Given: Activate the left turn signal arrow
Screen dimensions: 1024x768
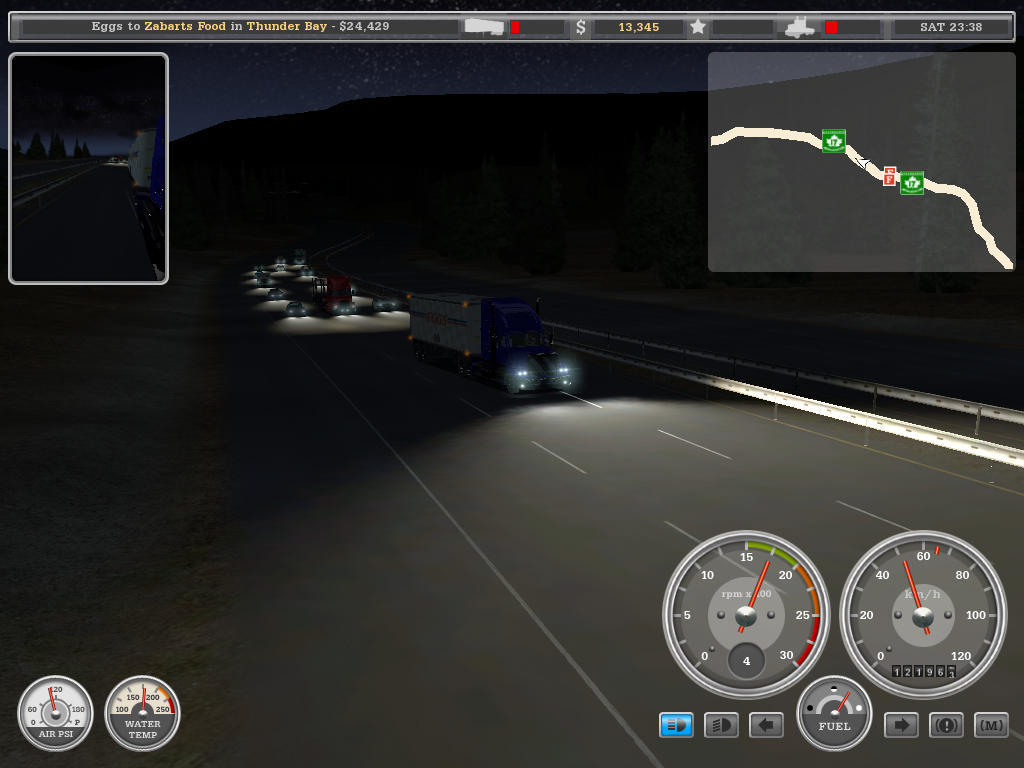Looking at the screenshot, I should point(766,725).
